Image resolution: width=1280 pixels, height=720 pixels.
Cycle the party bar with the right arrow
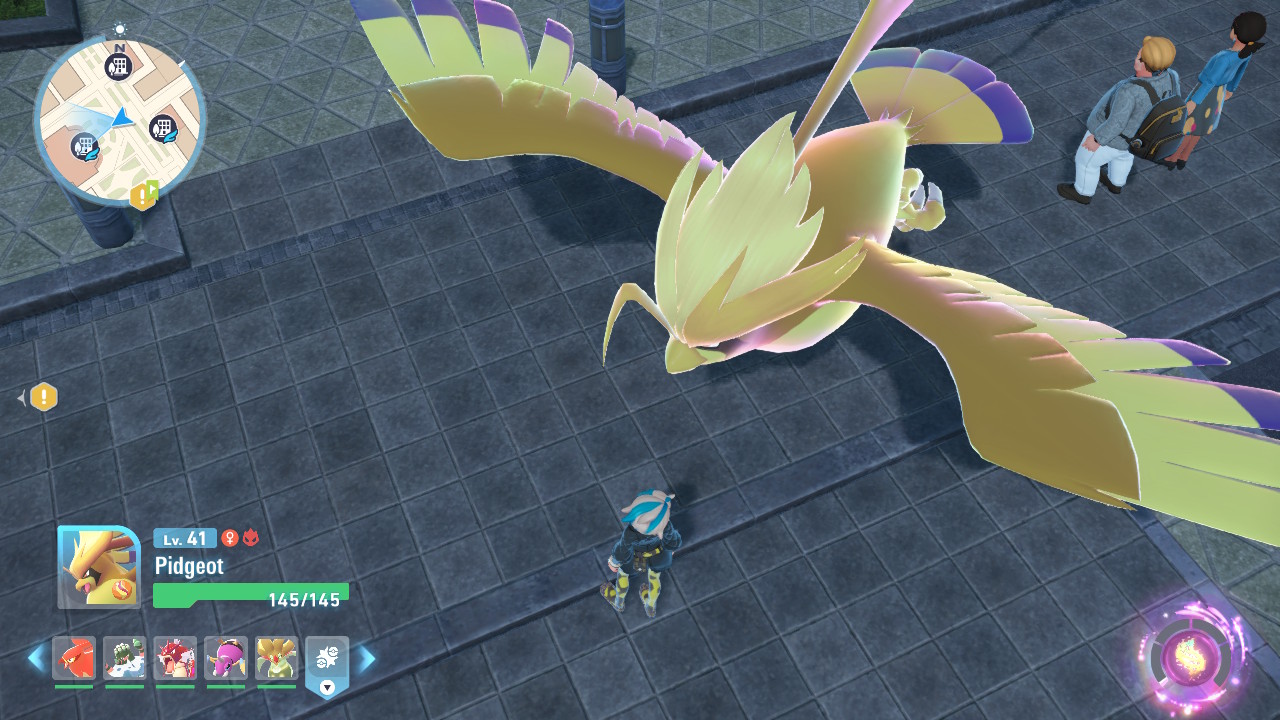(367, 658)
